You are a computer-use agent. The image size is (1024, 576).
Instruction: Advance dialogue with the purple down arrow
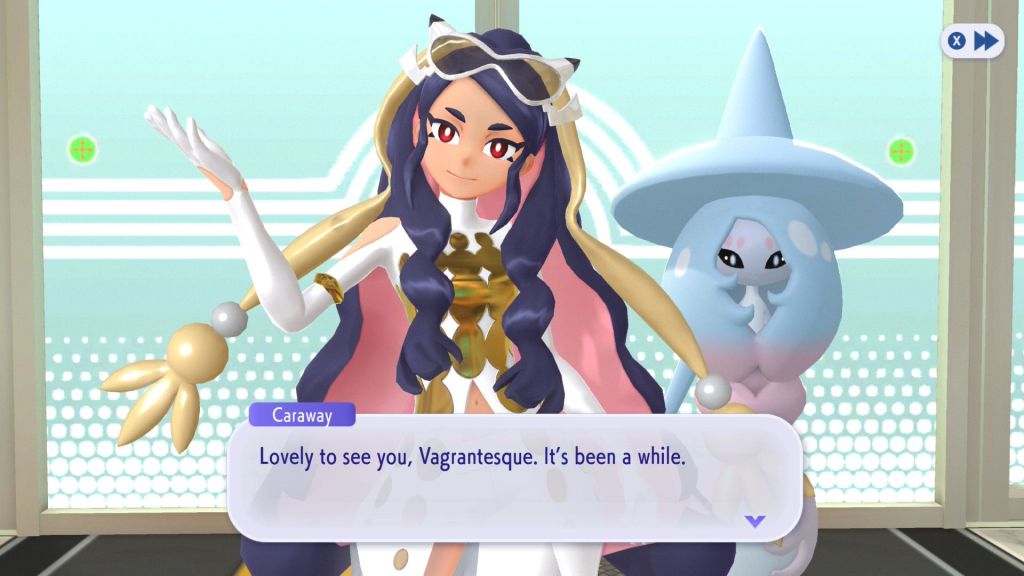755,521
